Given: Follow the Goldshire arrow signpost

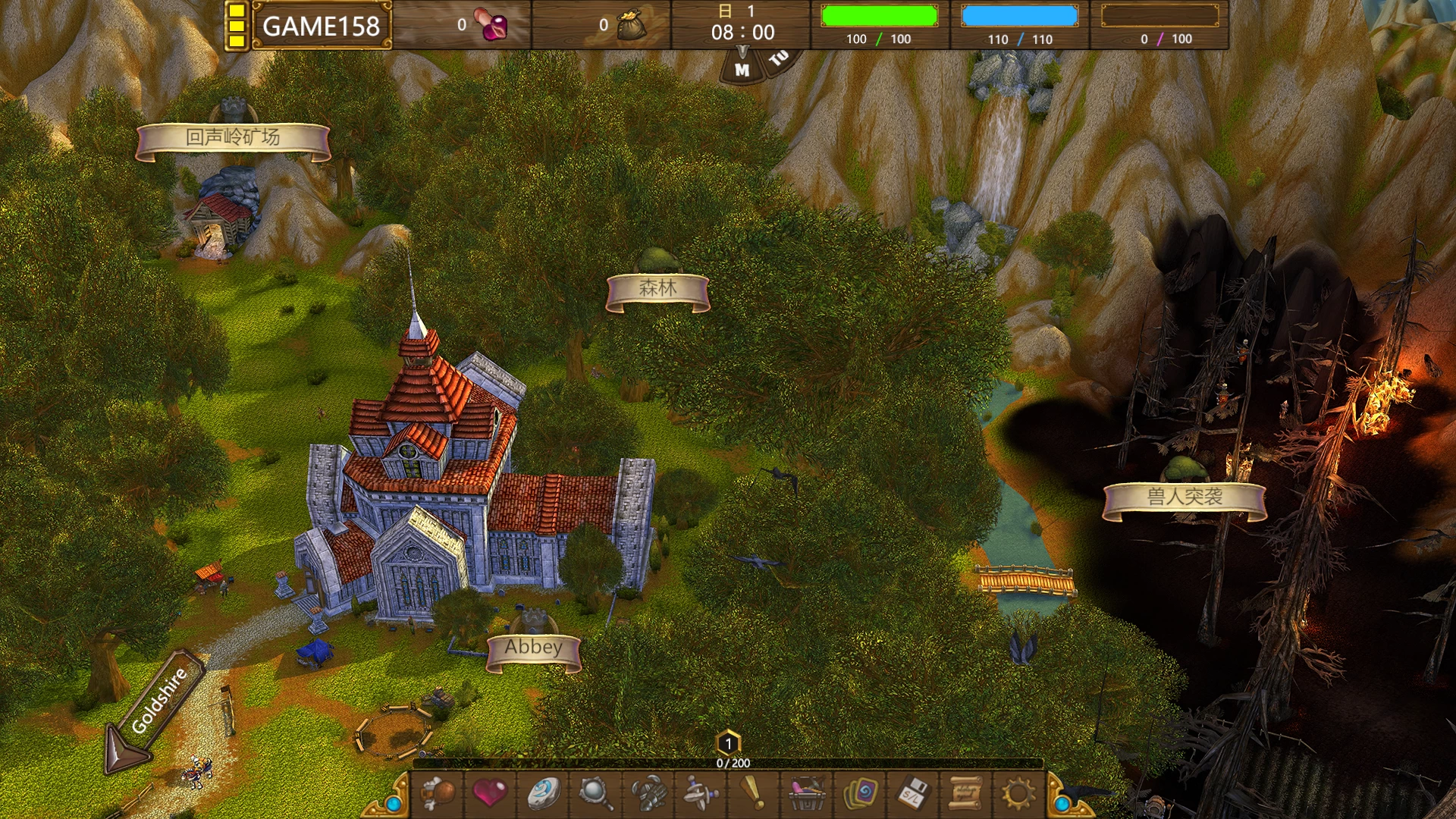Looking at the screenshot, I should tap(158, 703).
